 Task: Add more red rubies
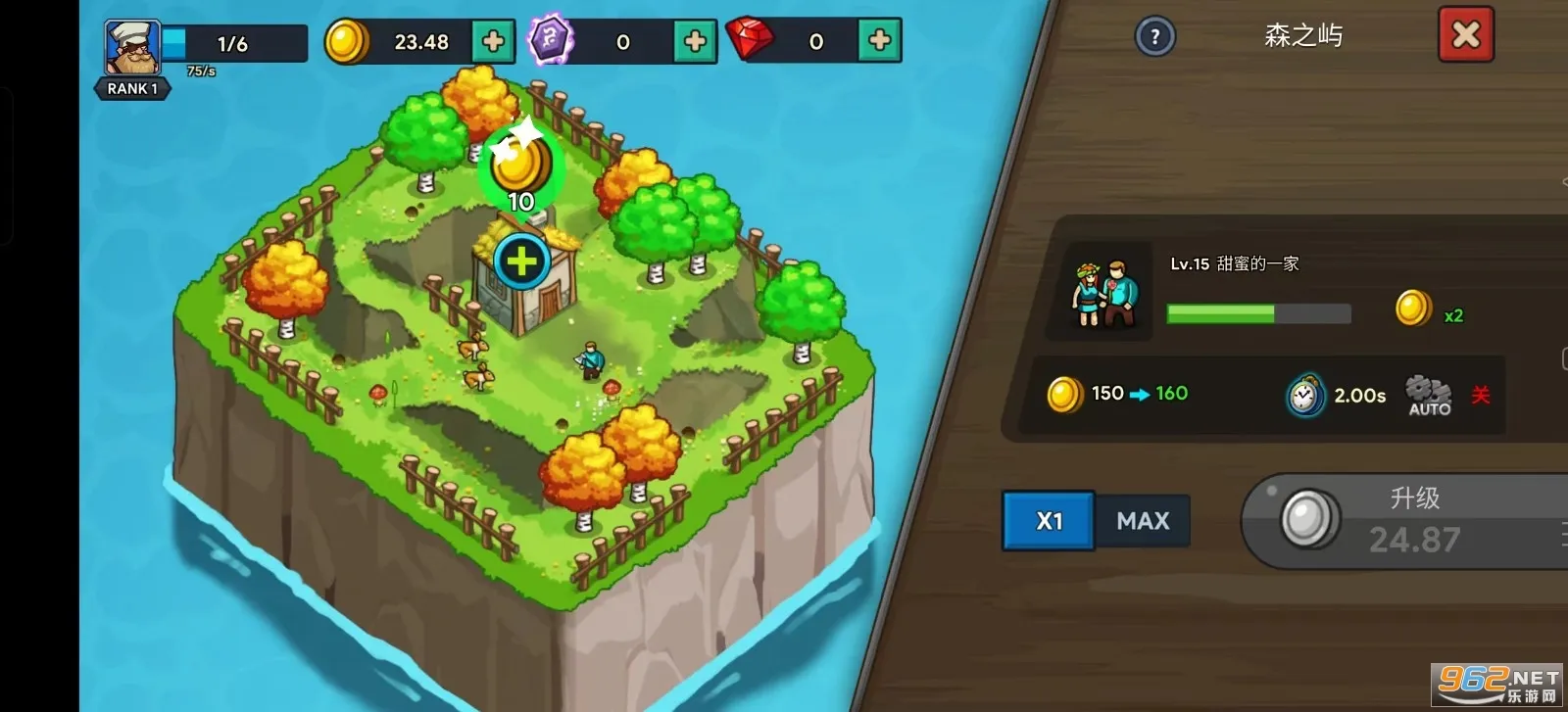[879, 40]
